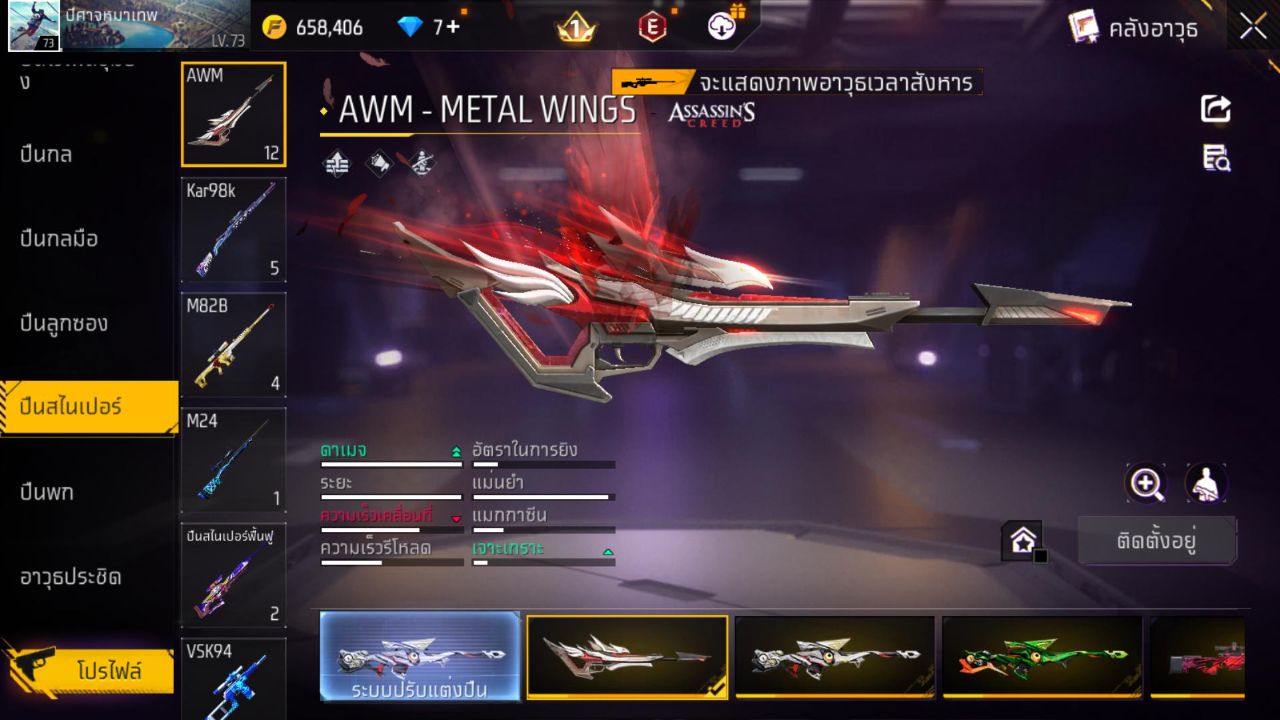Image resolution: width=1280 pixels, height=720 pixels.
Task: Click the share weapon icon top right
Action: (1215, 110)
